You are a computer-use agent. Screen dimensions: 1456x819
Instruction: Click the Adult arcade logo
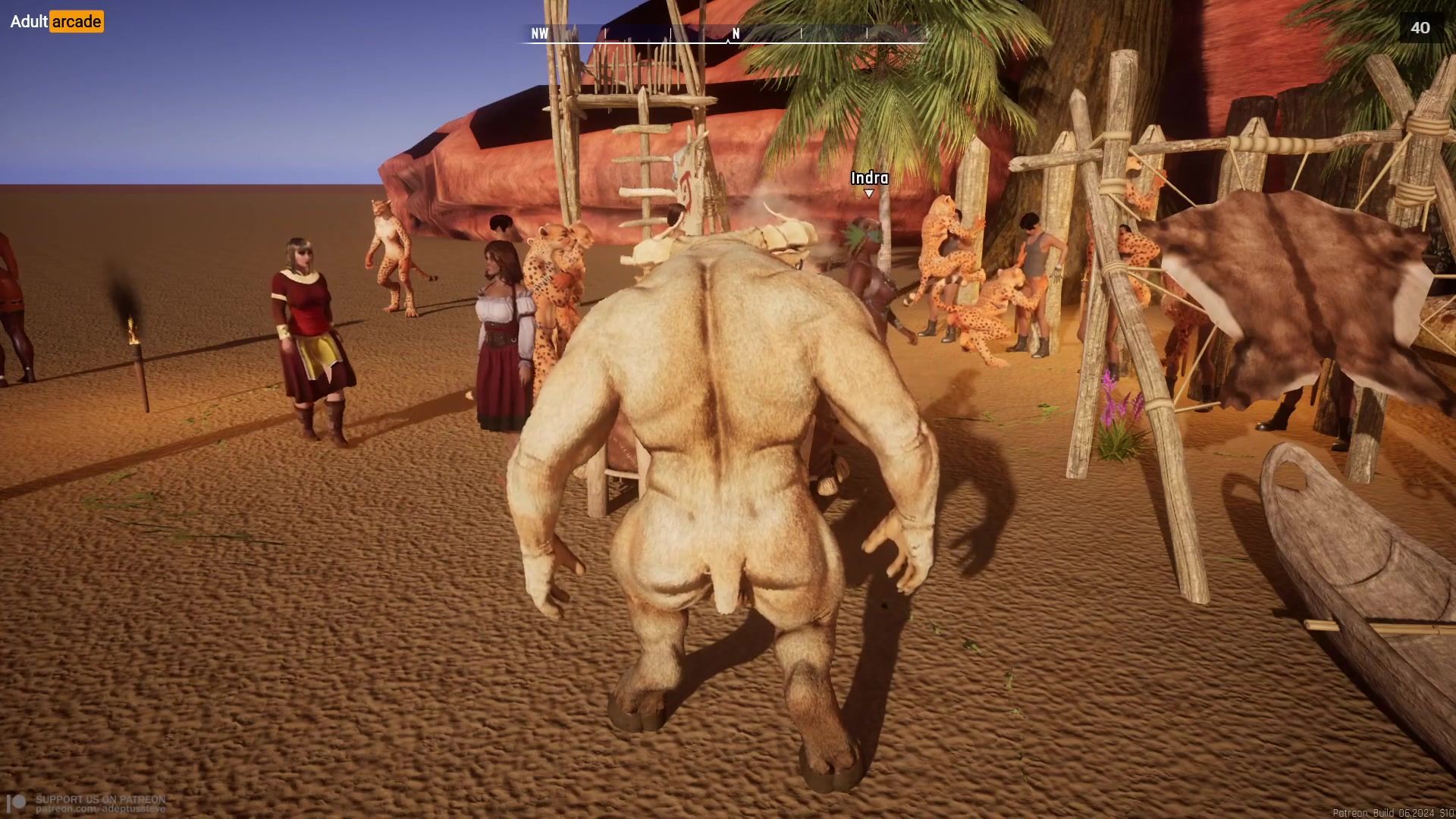(x=57, y=21)
